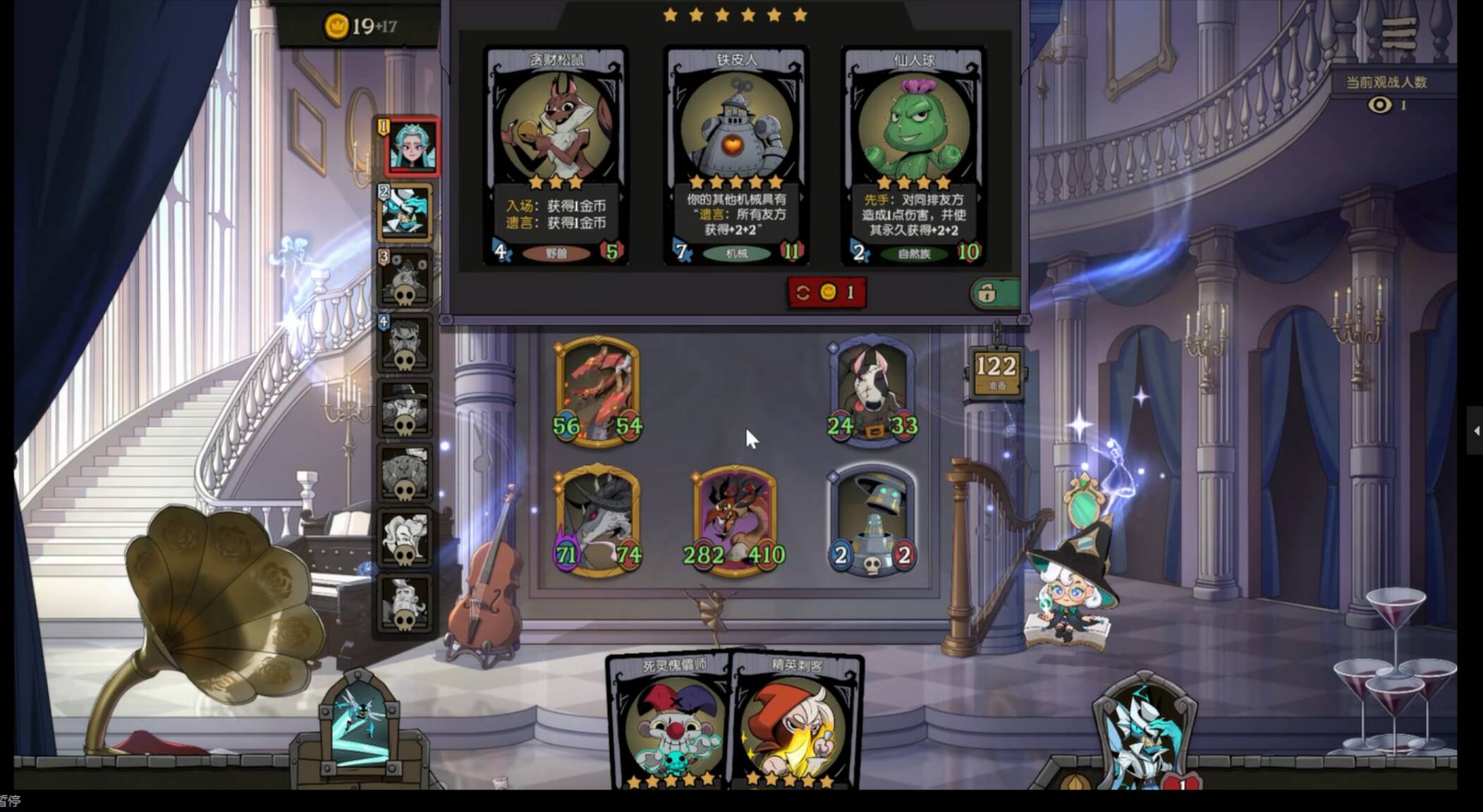This screenshot has width=1483, height=812.
Task: Buy the 贪财松鼠 squirrel card
Action: click(x=556, y=156)
